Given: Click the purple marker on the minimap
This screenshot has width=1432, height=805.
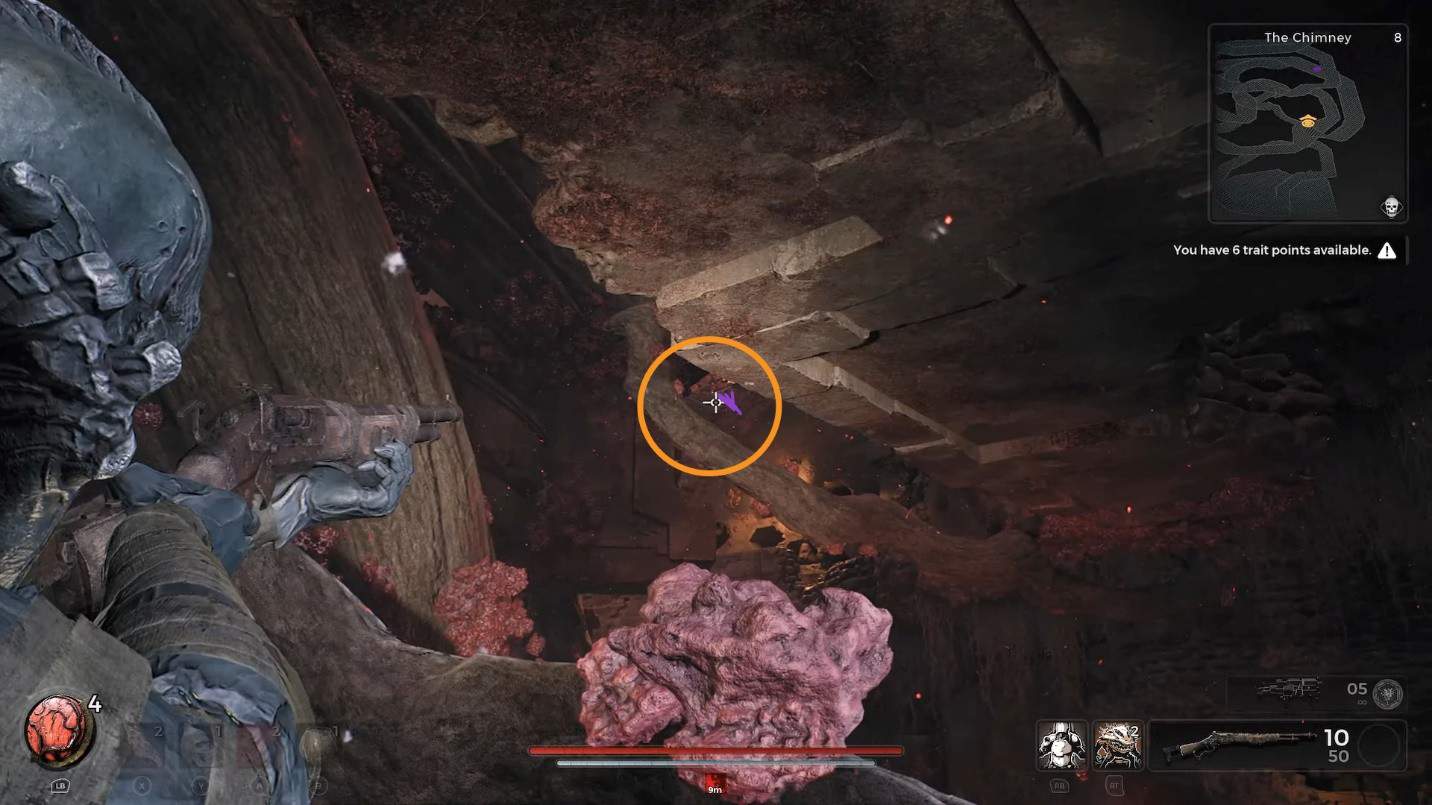Looking at the screenshot, I should click(x=1319, y=69).
